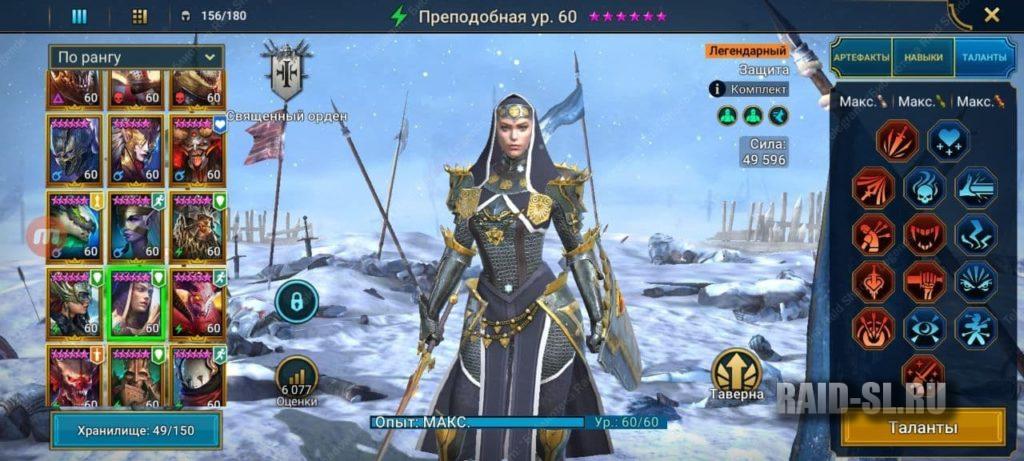Screen dimensions: 1024x461
Task: Open the Навыки tab
Action: pos(923,57)
